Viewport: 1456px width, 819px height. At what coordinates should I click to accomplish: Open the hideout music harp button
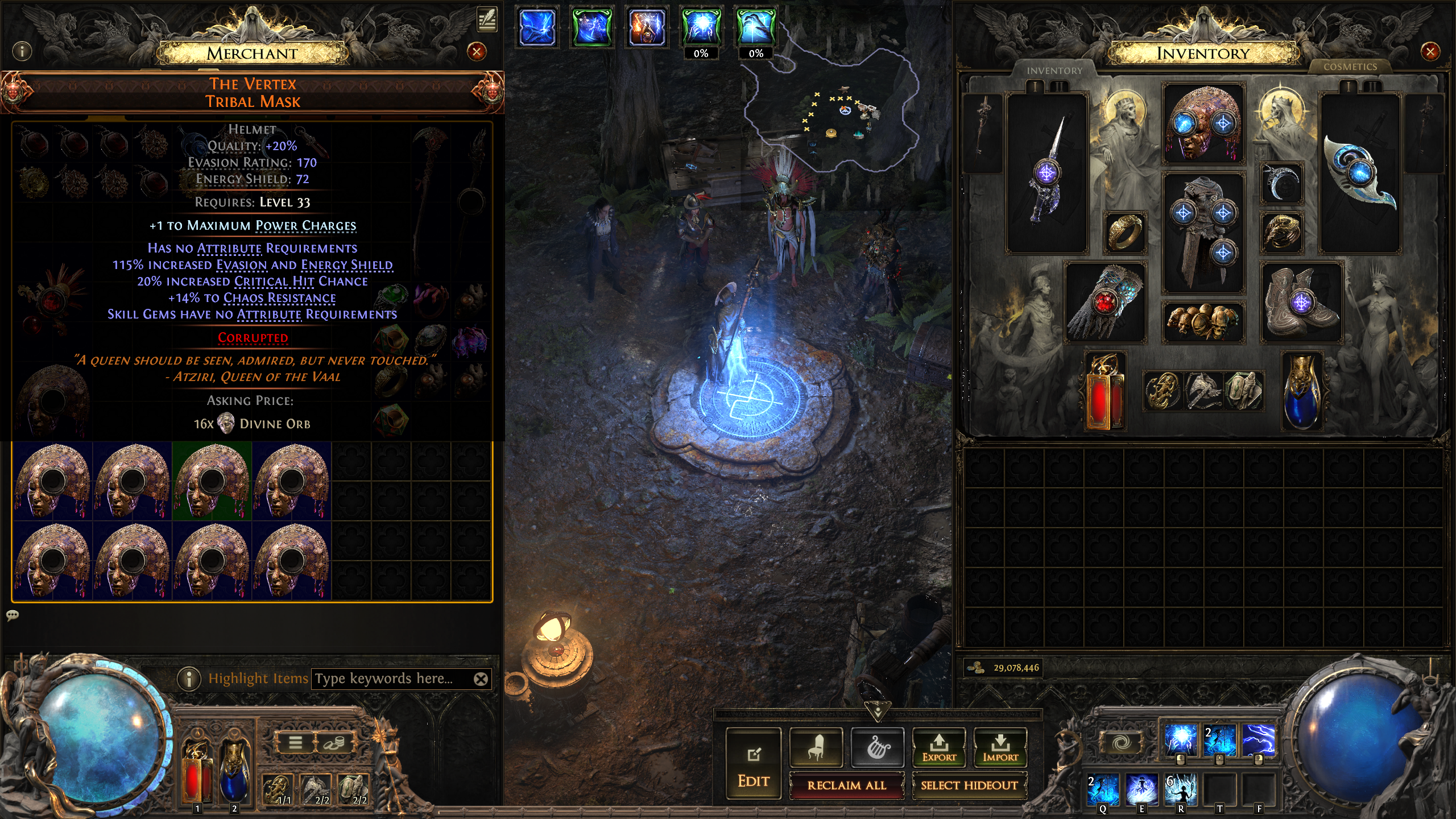(877, 747)
